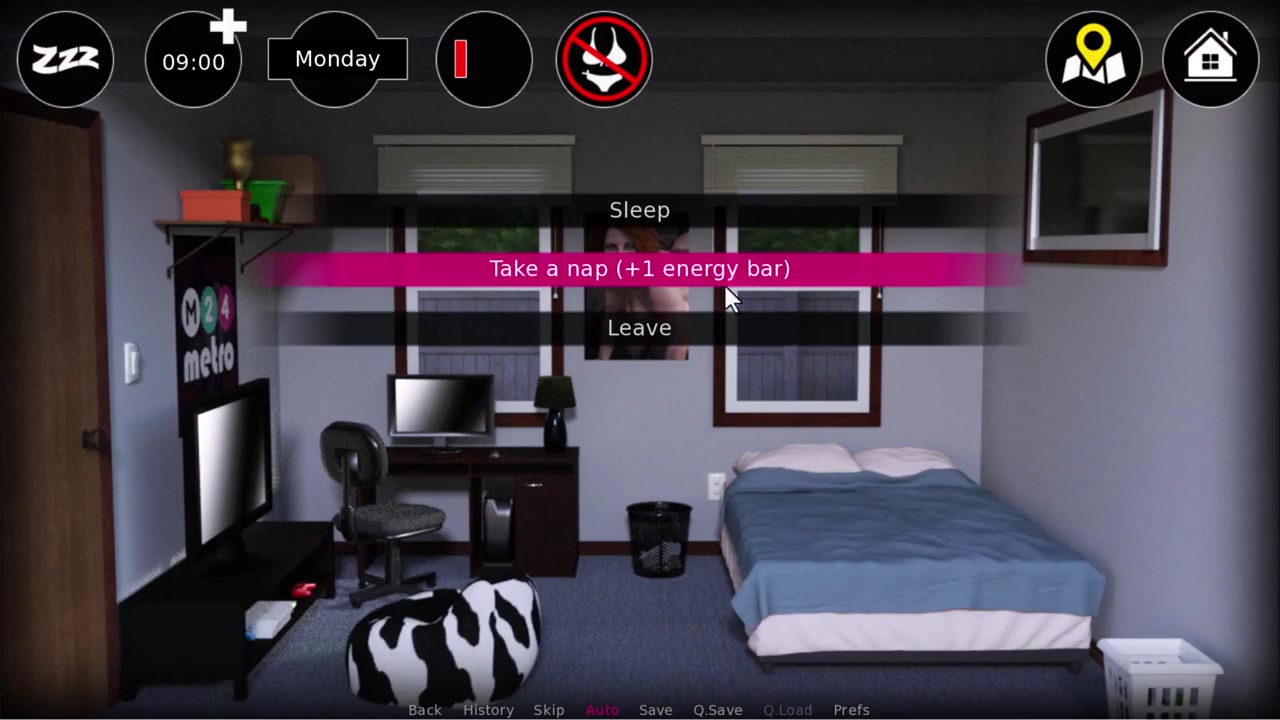Image resolution: width=1280 pixels, height=720 pixels.
Task: Advance time with the 09:00 clock button
Action: [194, 61]
